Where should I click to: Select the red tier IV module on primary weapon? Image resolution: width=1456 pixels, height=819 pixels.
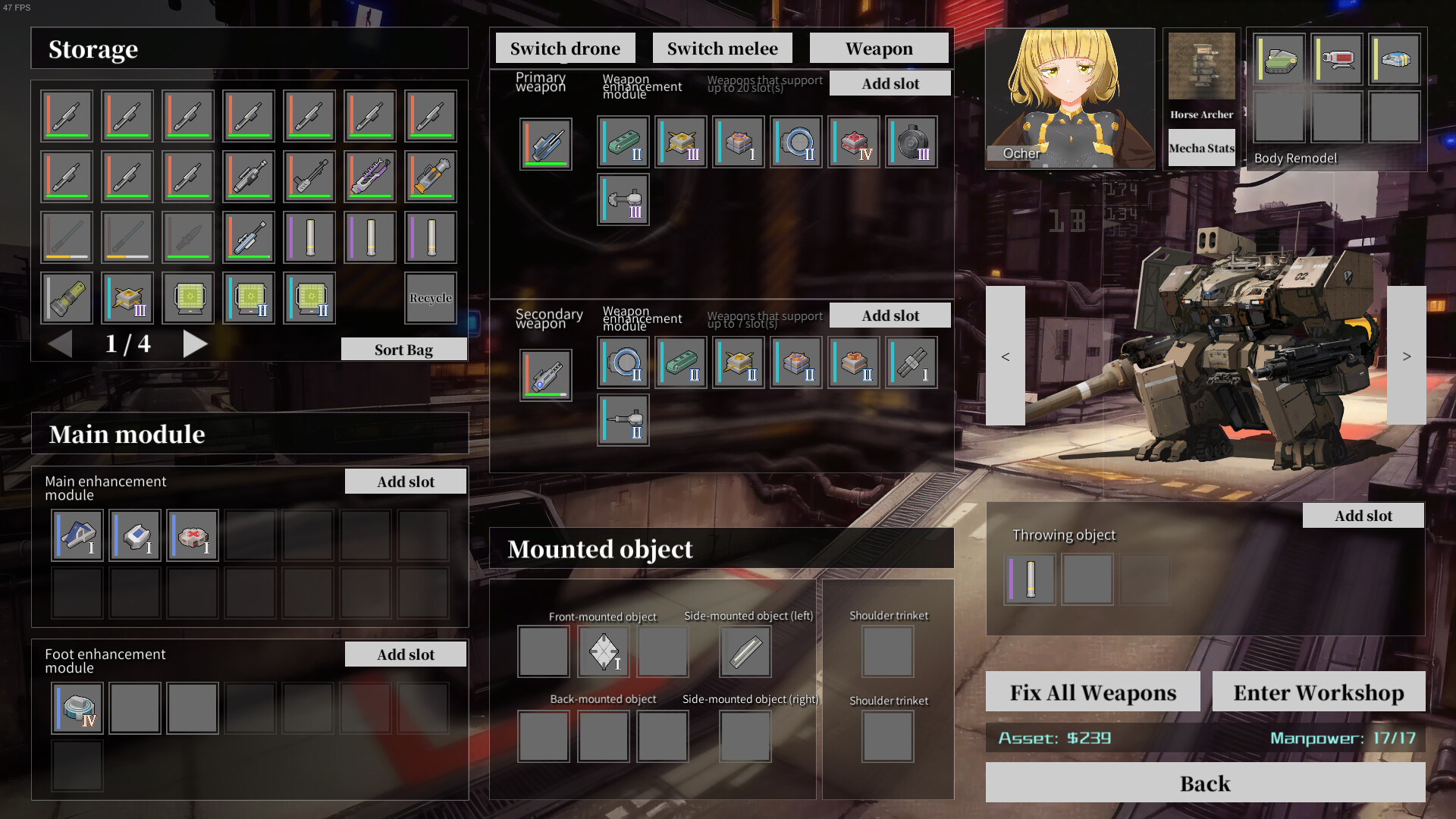(x=853, y=142)
